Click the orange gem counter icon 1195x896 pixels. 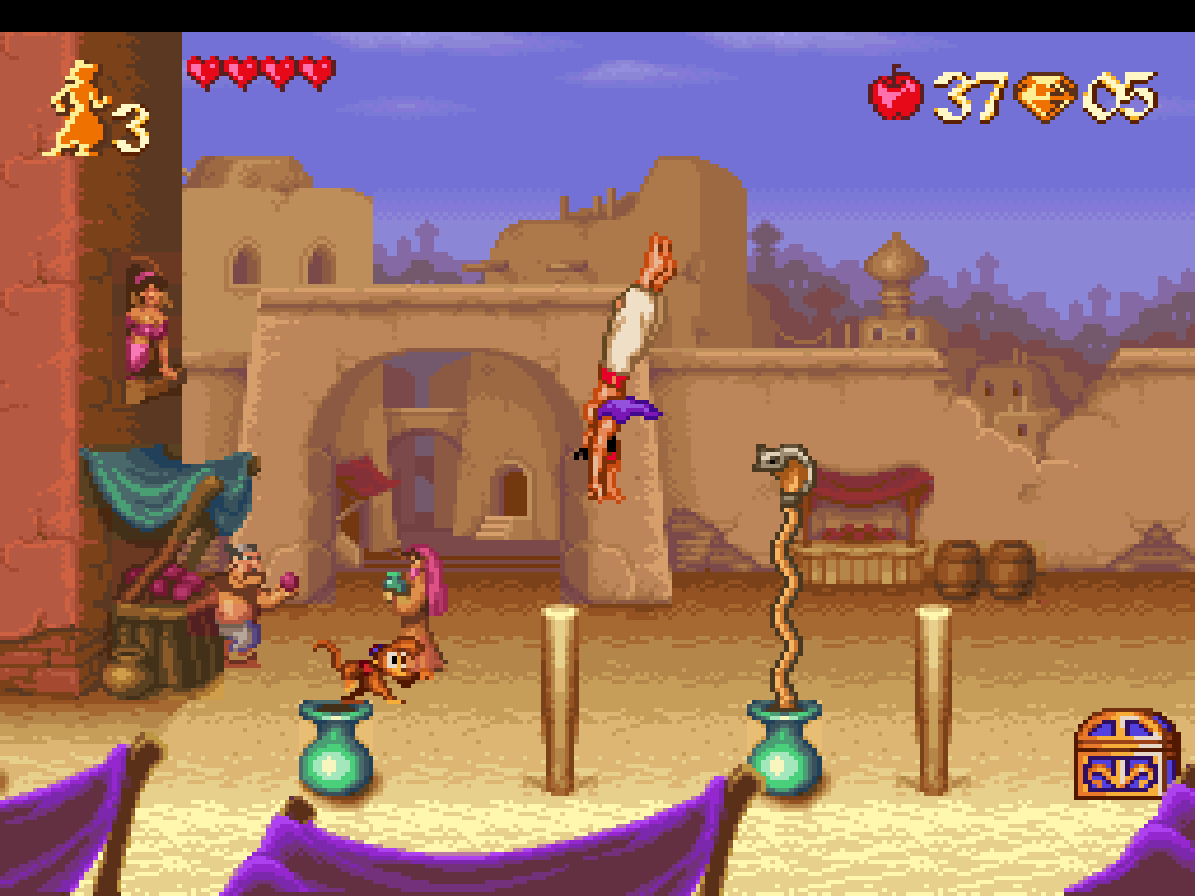pyautogui.click(x=1045, y=97)
